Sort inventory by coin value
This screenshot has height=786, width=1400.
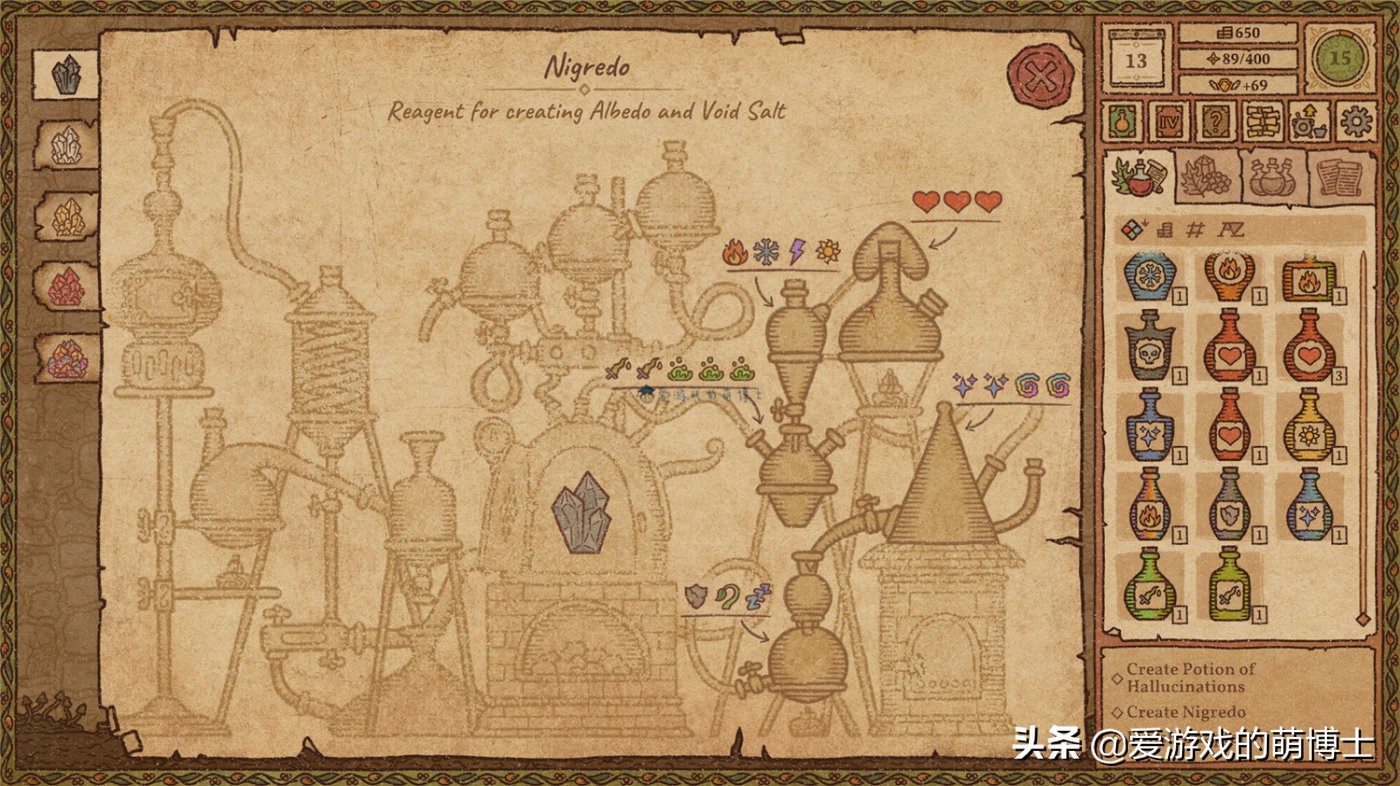click(x=1164, y=228)
